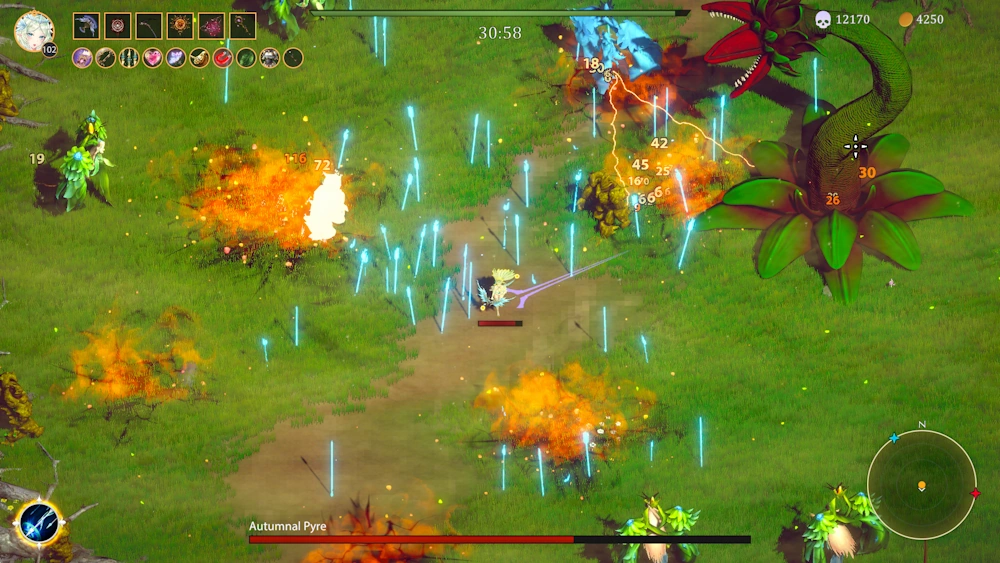Image resolution: width=1000 pixels, height=563 pixels.
Task: Click the pink heart passive icon
Action: (x=152, y=58)
